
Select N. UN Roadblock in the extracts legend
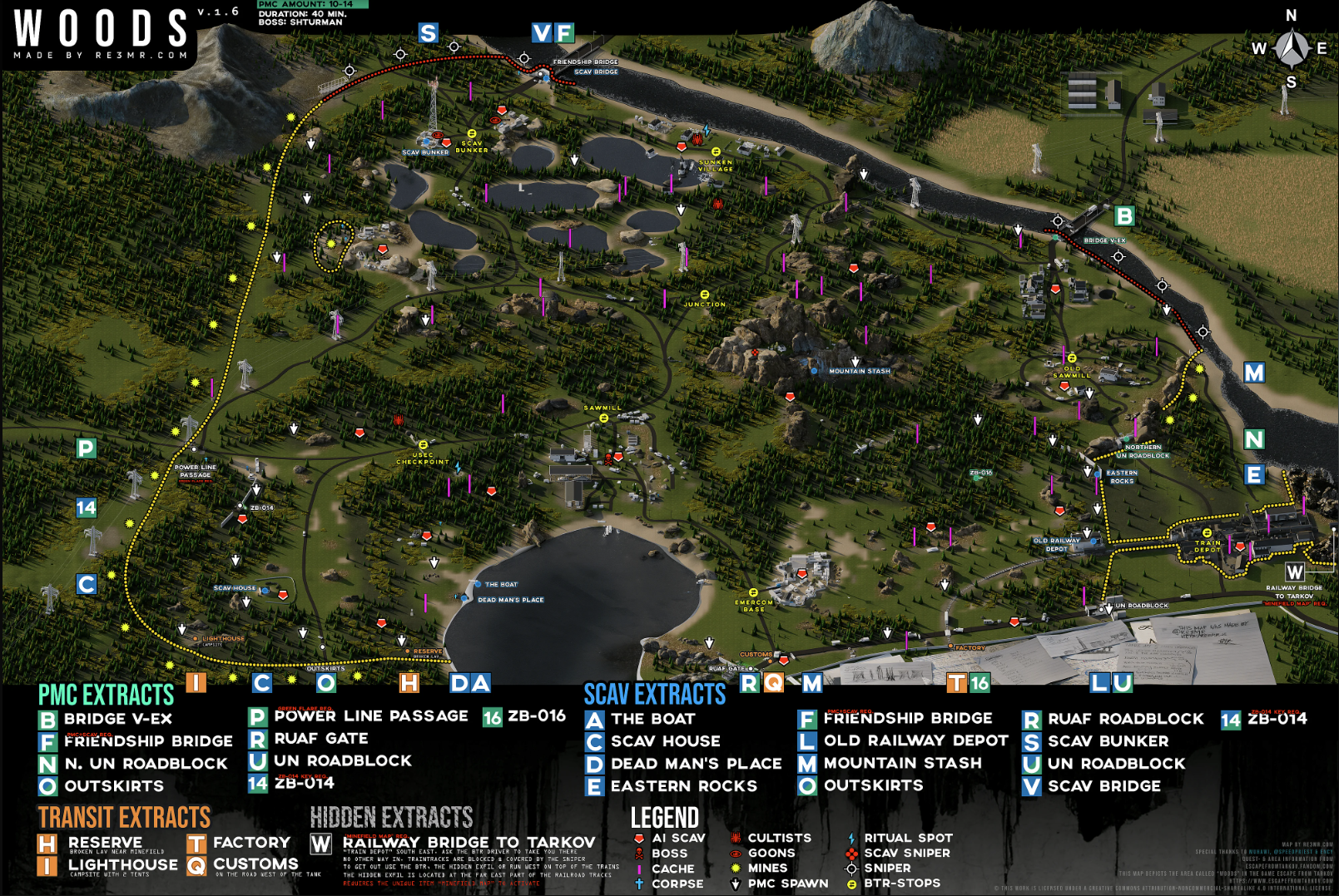[x=146, y=764]
